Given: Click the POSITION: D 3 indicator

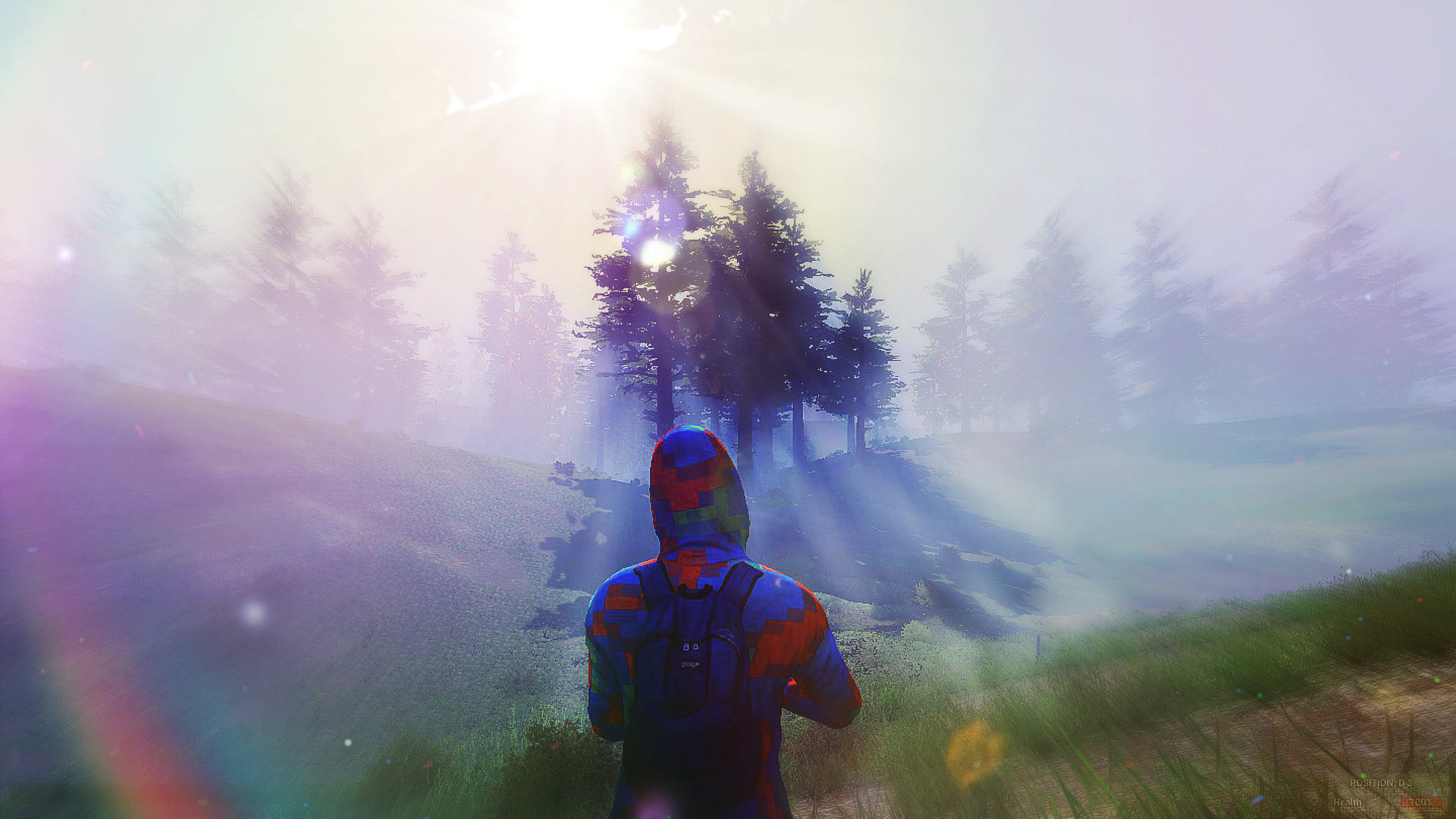Looking at the screenshot, I should tap(1380, 783).
